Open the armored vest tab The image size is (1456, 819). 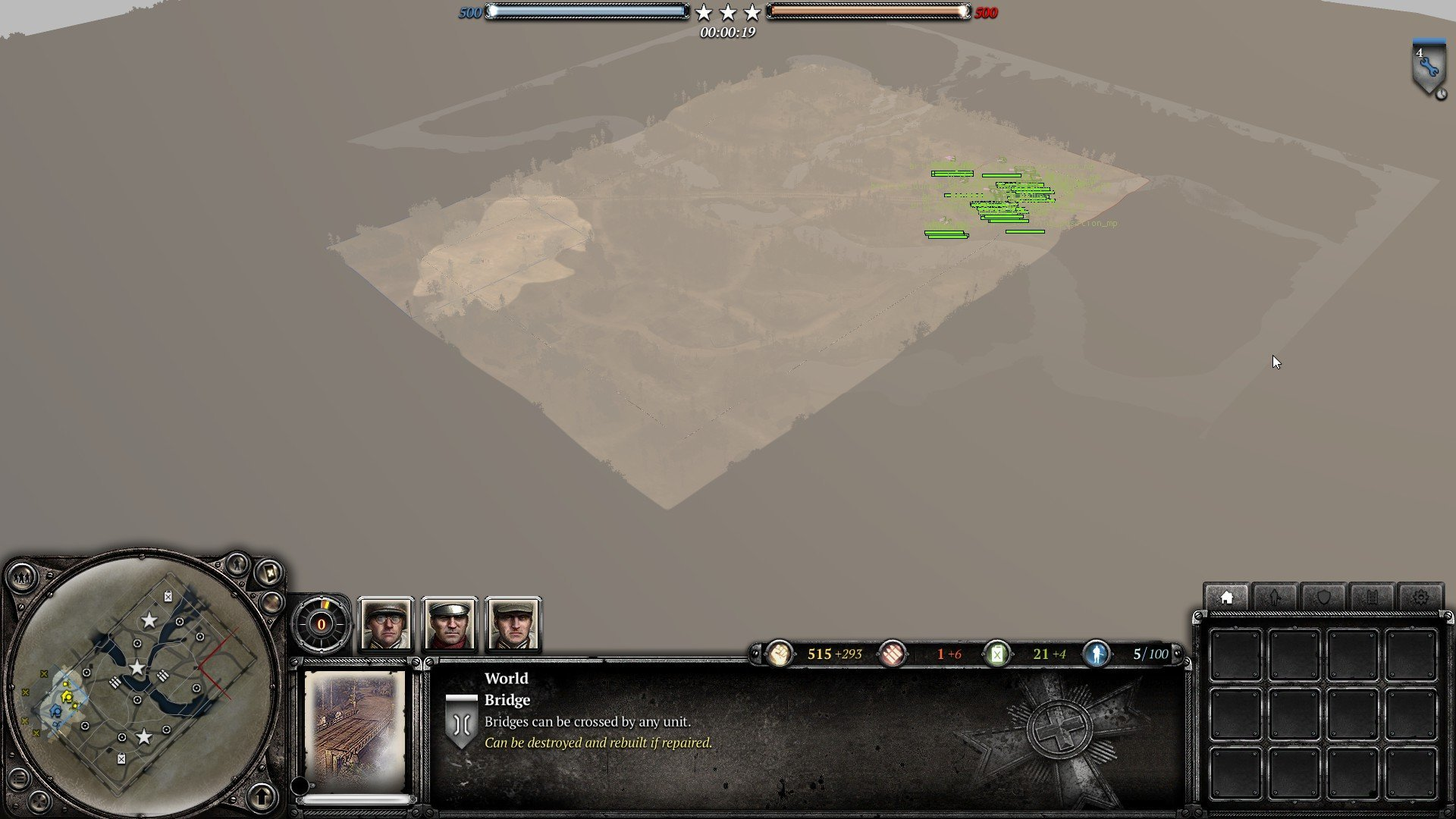pyautogui.click(x=1372, y=598)
